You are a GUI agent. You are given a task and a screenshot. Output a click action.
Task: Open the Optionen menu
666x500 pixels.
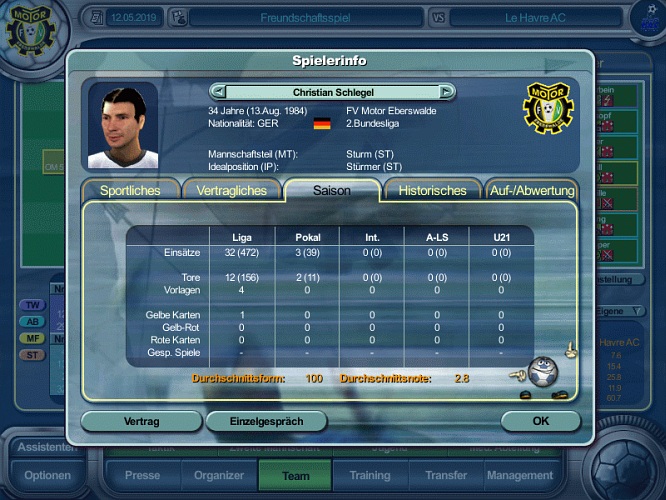tap(47, 475)
